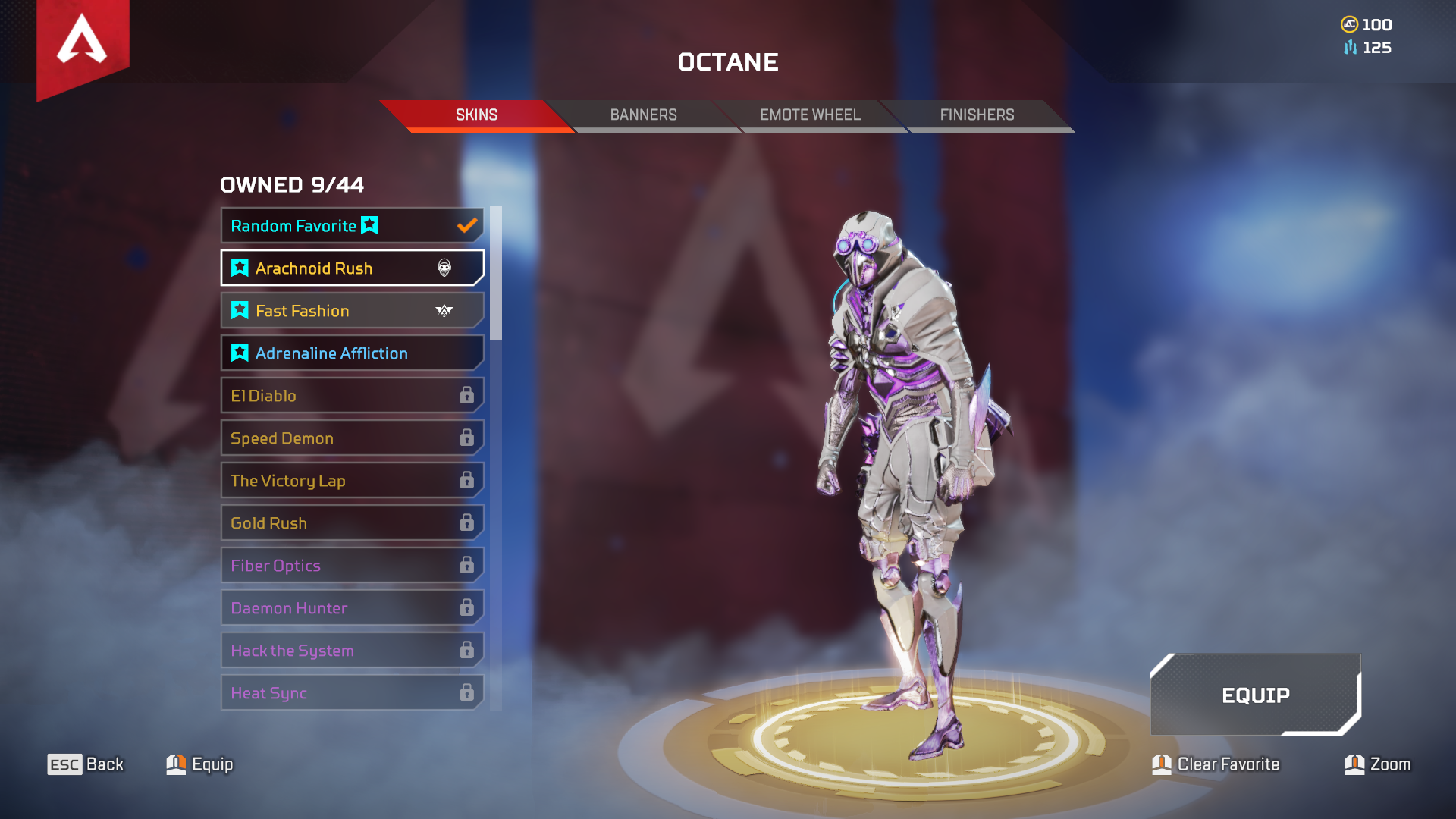The image size is (1456, 819).
Task: Open the Emote Wheel tab
Action: pos(810,115)
